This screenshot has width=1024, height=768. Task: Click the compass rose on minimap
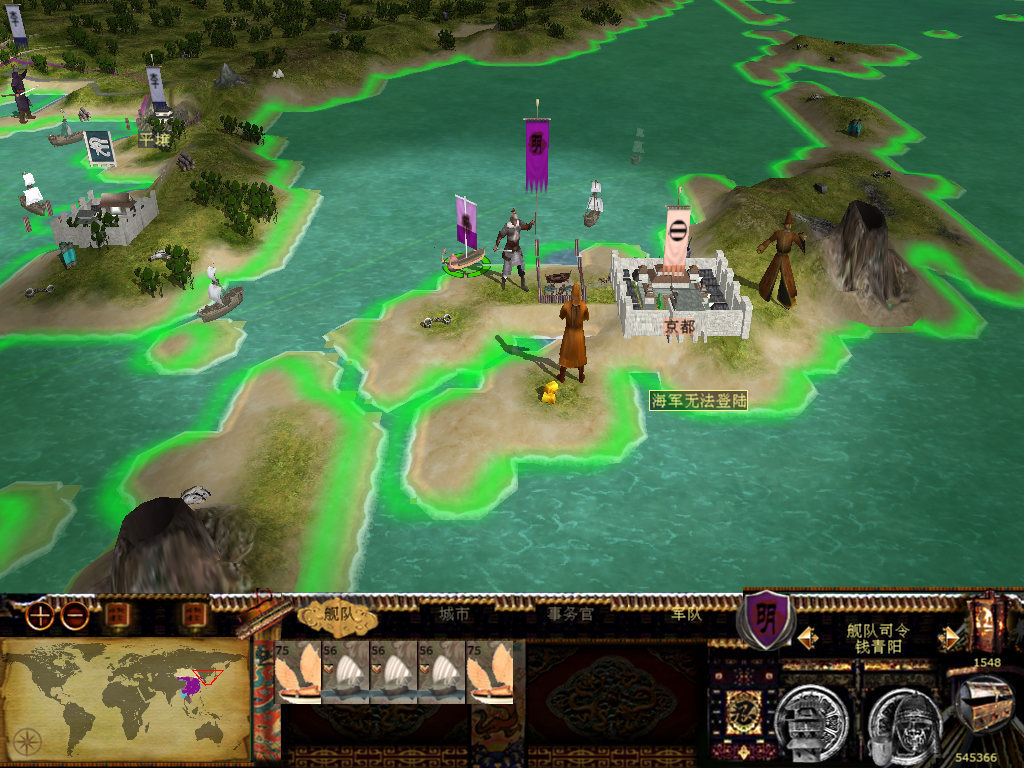[x=27, y=741]
